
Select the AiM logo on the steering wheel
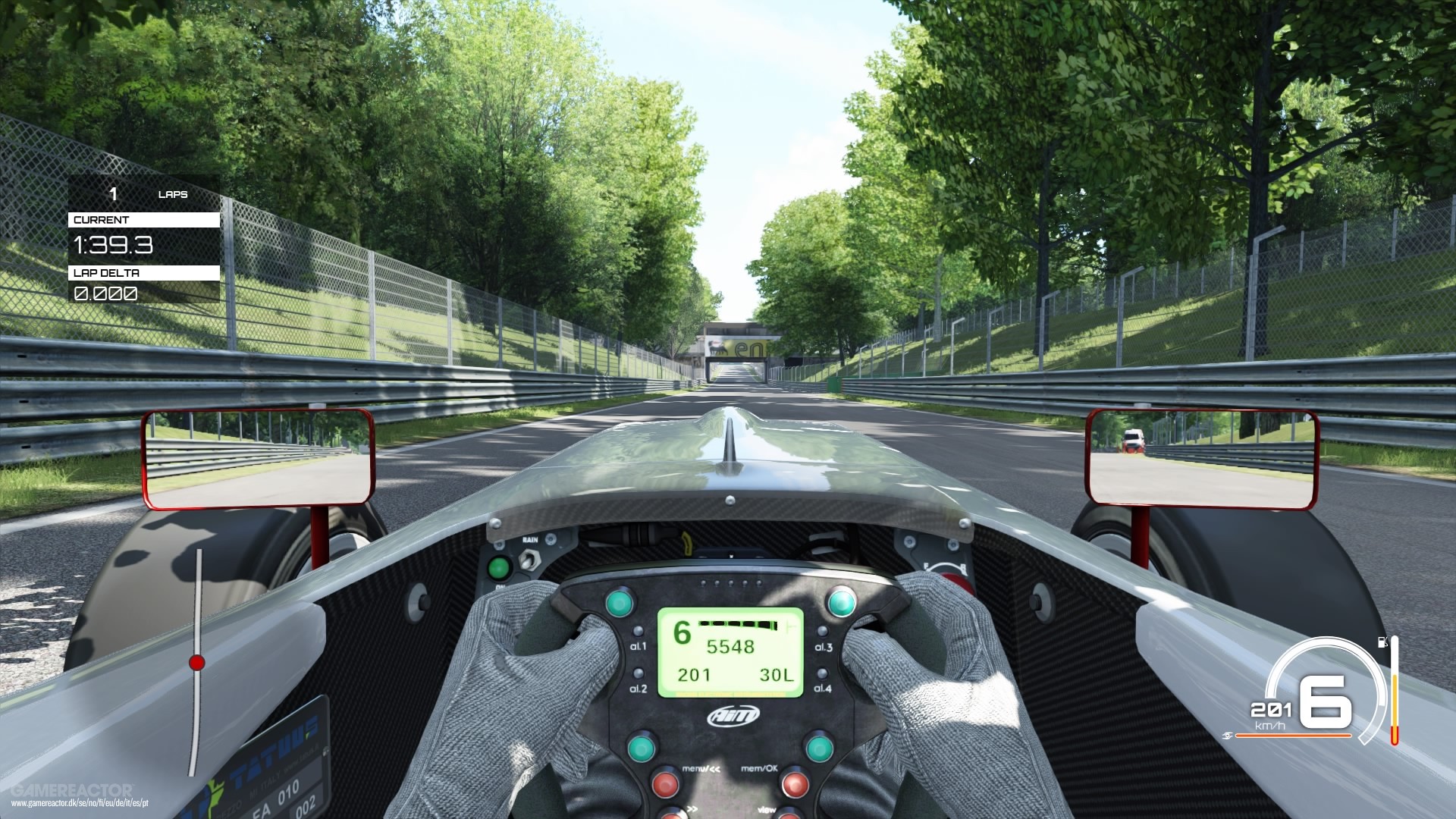pyautogui.click(x=733, y=715)
